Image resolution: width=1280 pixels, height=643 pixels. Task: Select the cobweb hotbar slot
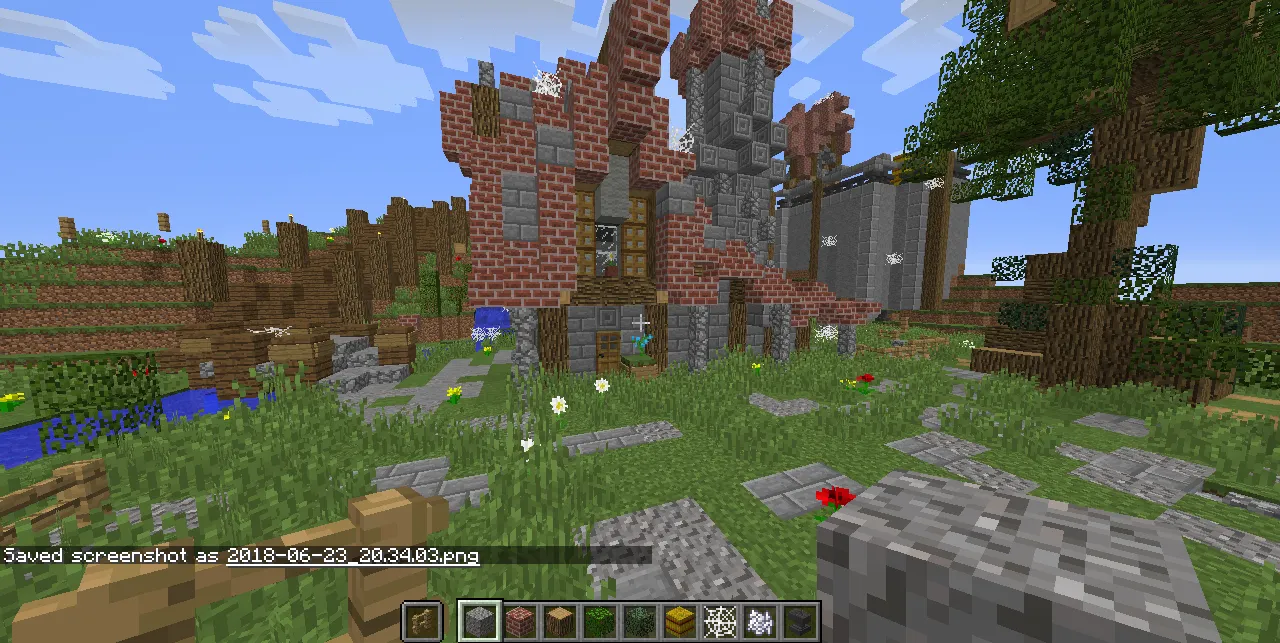(x=719, y=621)
